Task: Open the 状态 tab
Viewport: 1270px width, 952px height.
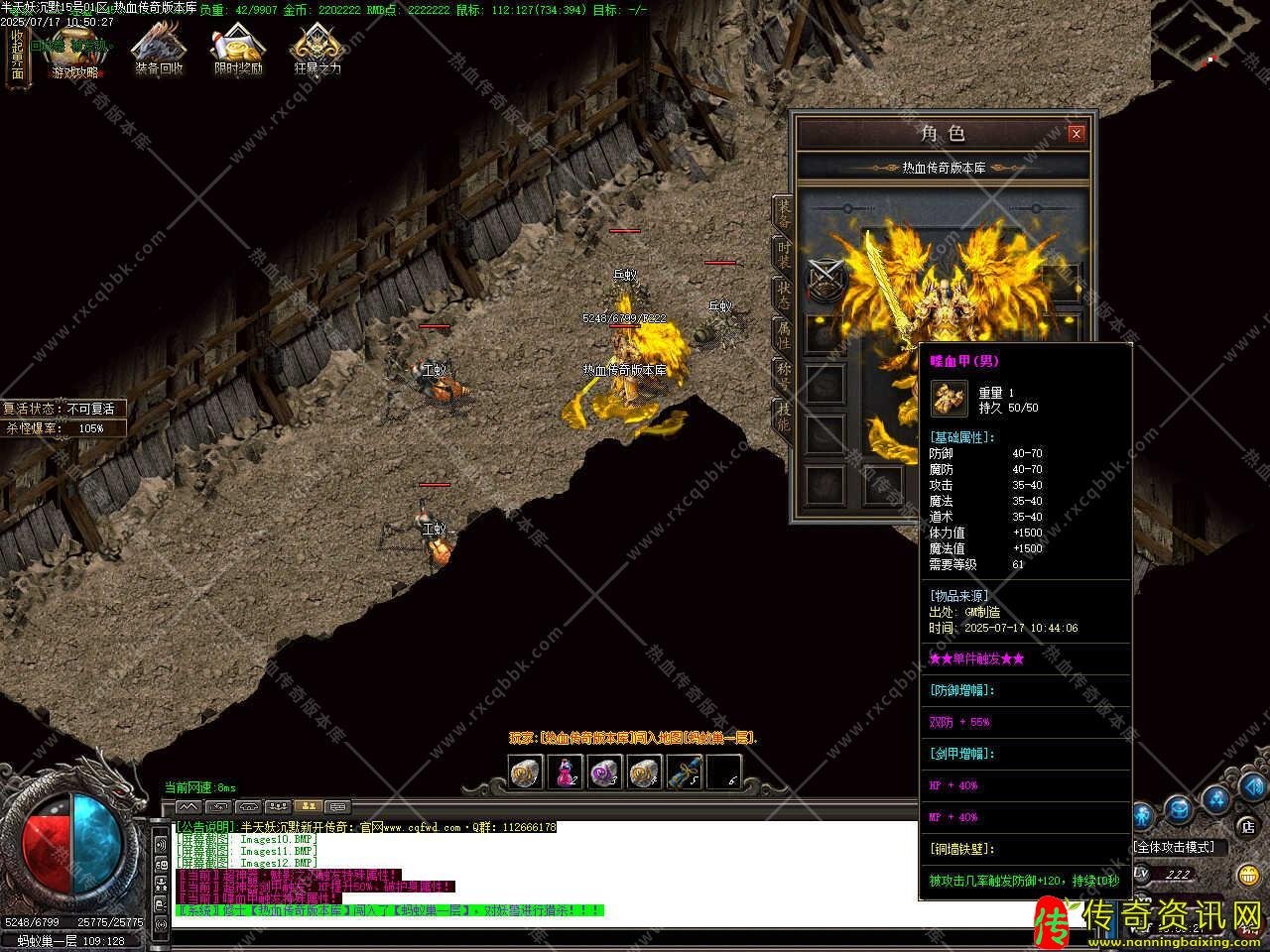Action: click(x=784, y=296)
